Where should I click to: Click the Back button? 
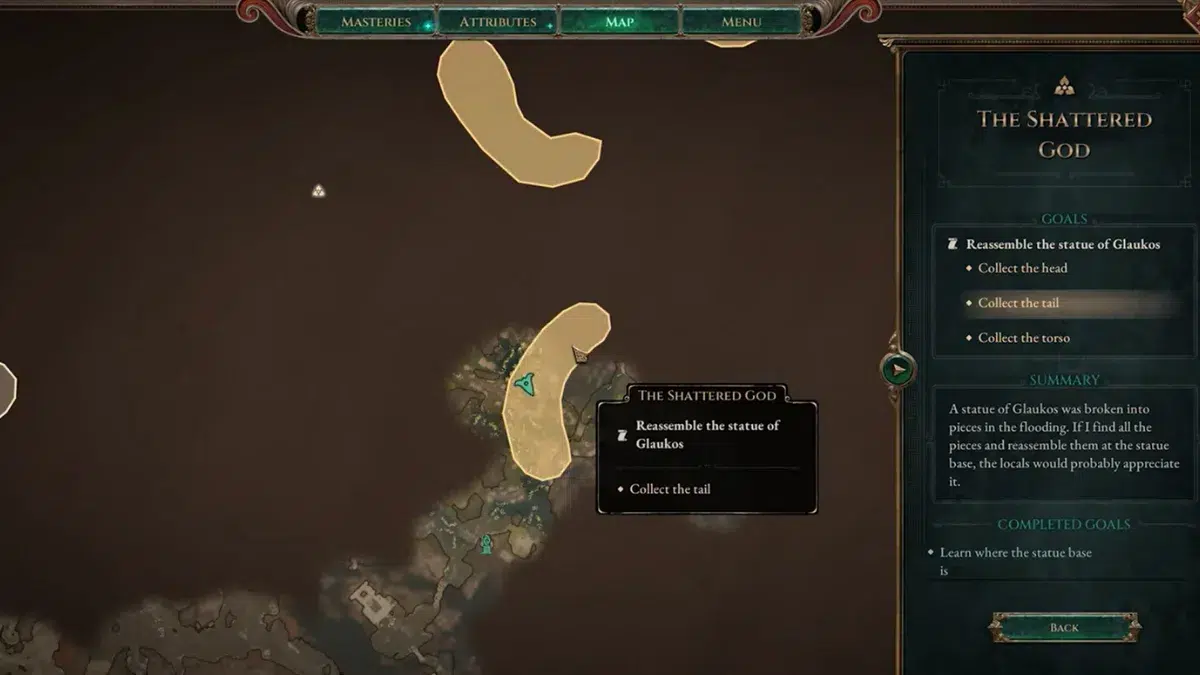coord(1064,627)
